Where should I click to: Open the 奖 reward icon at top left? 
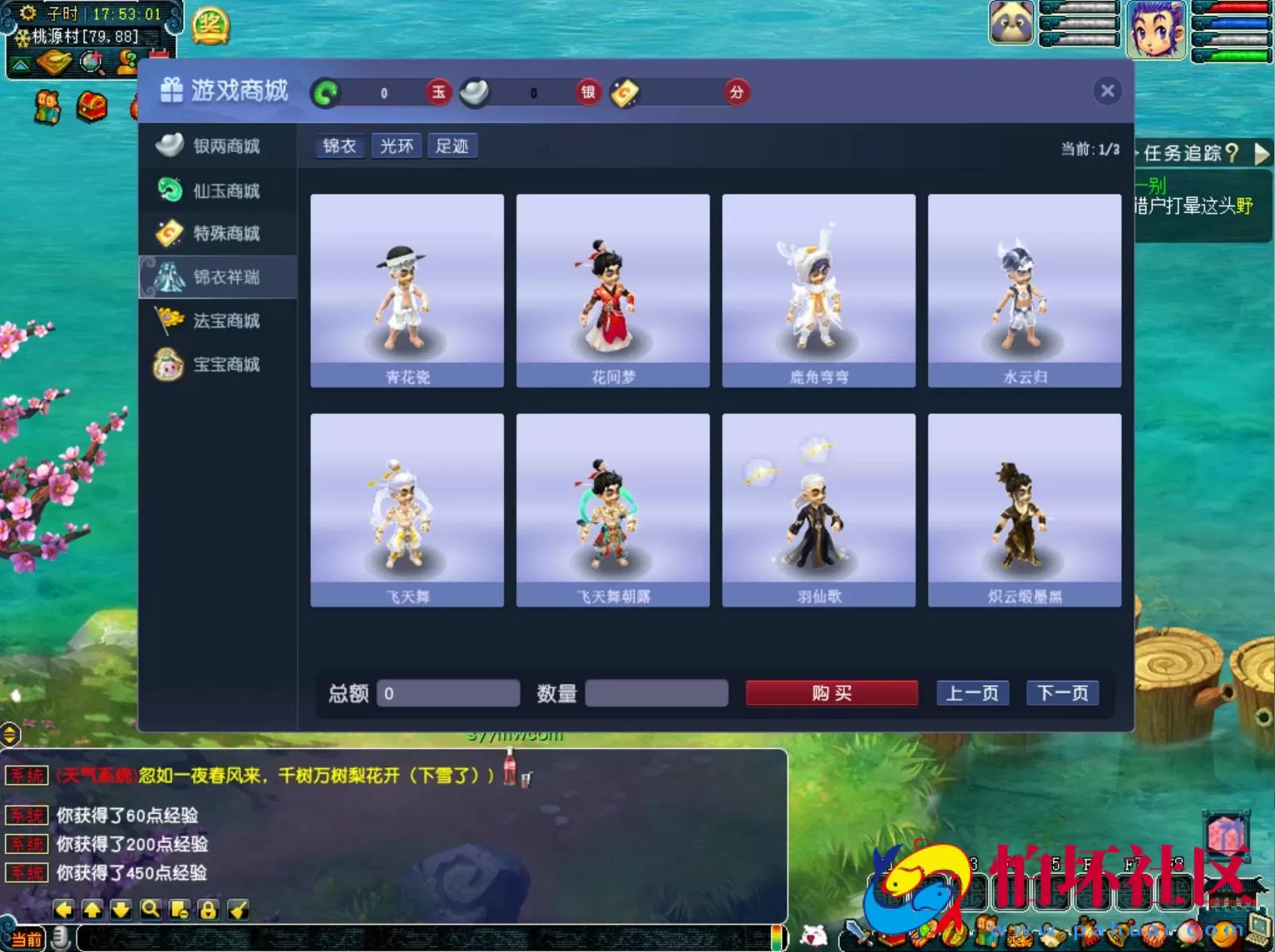(210, 25)
